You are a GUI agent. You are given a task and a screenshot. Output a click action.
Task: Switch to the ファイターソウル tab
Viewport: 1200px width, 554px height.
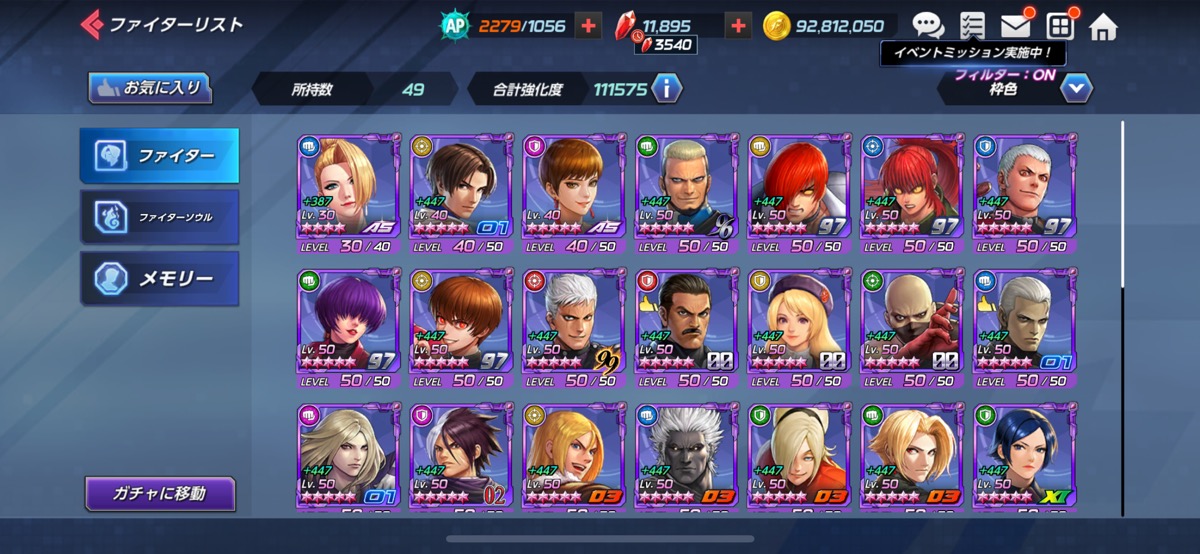pyautogui.click(x=160, y=217)
